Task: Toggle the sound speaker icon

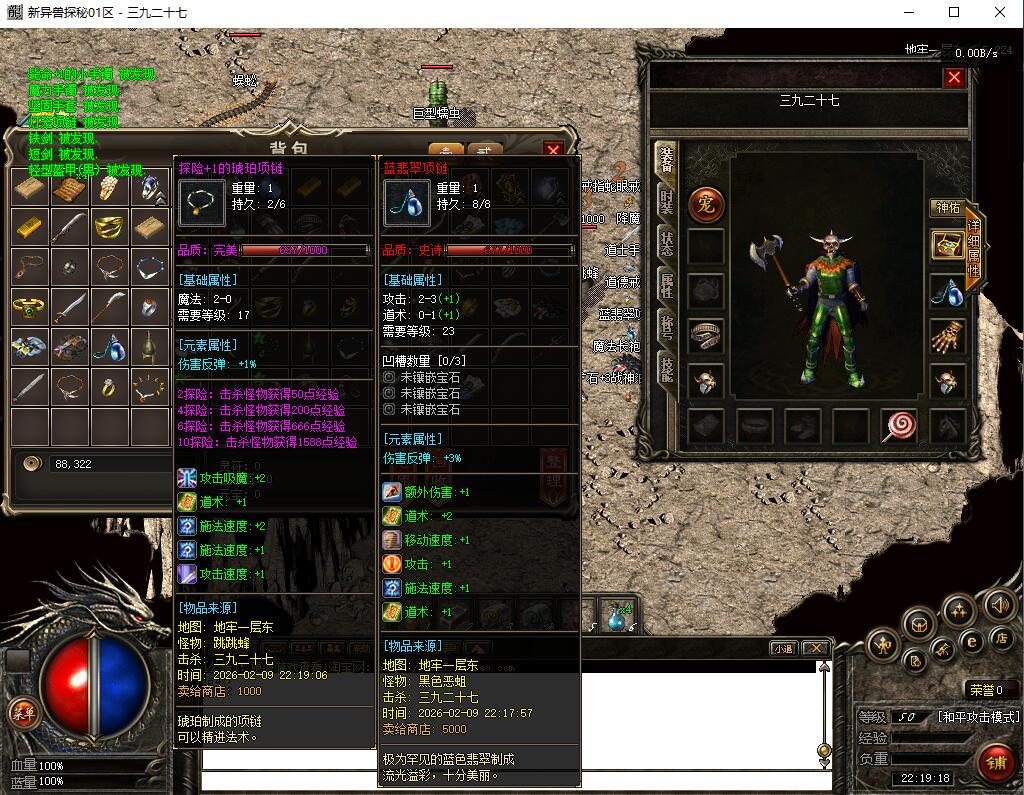Action: coord(999,605)
